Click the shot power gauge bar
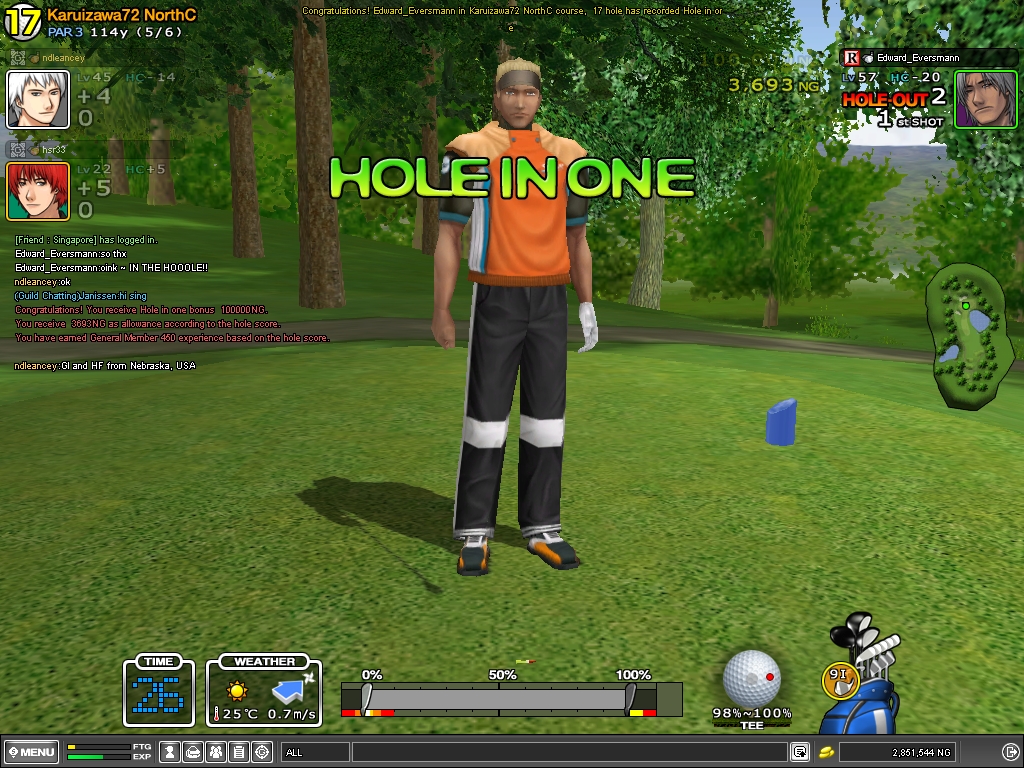Viewport: 1024px width, 768px height. (498, 698)
